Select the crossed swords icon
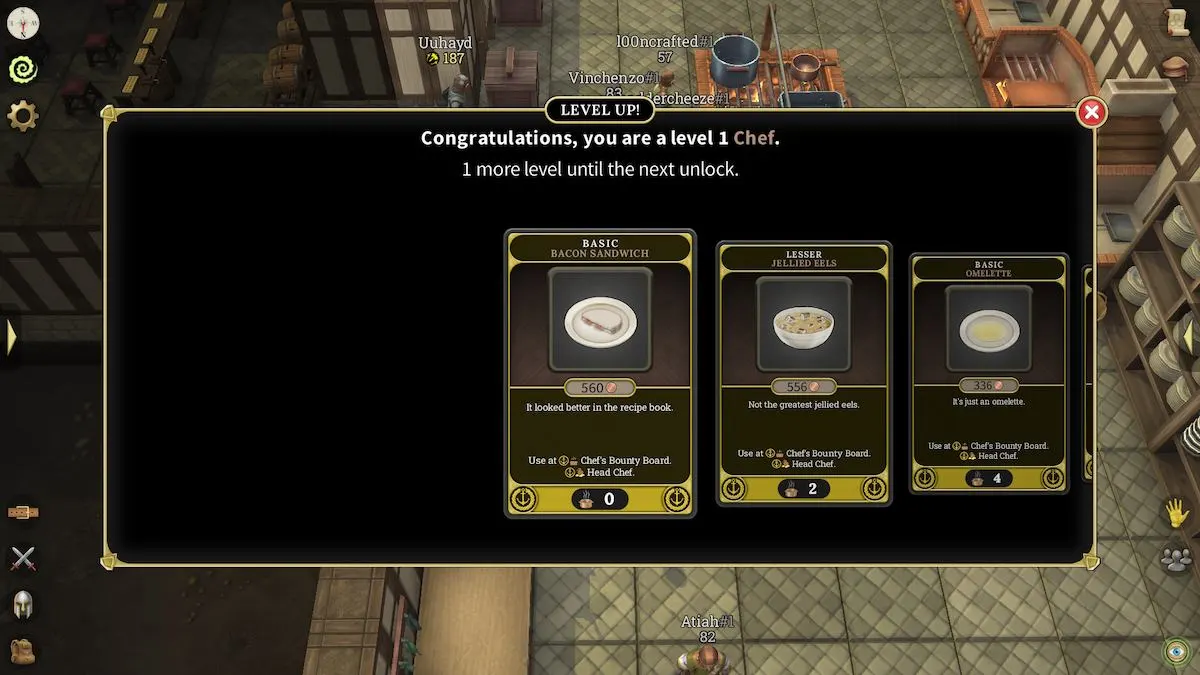1200x675 pixels. point(22,558)
